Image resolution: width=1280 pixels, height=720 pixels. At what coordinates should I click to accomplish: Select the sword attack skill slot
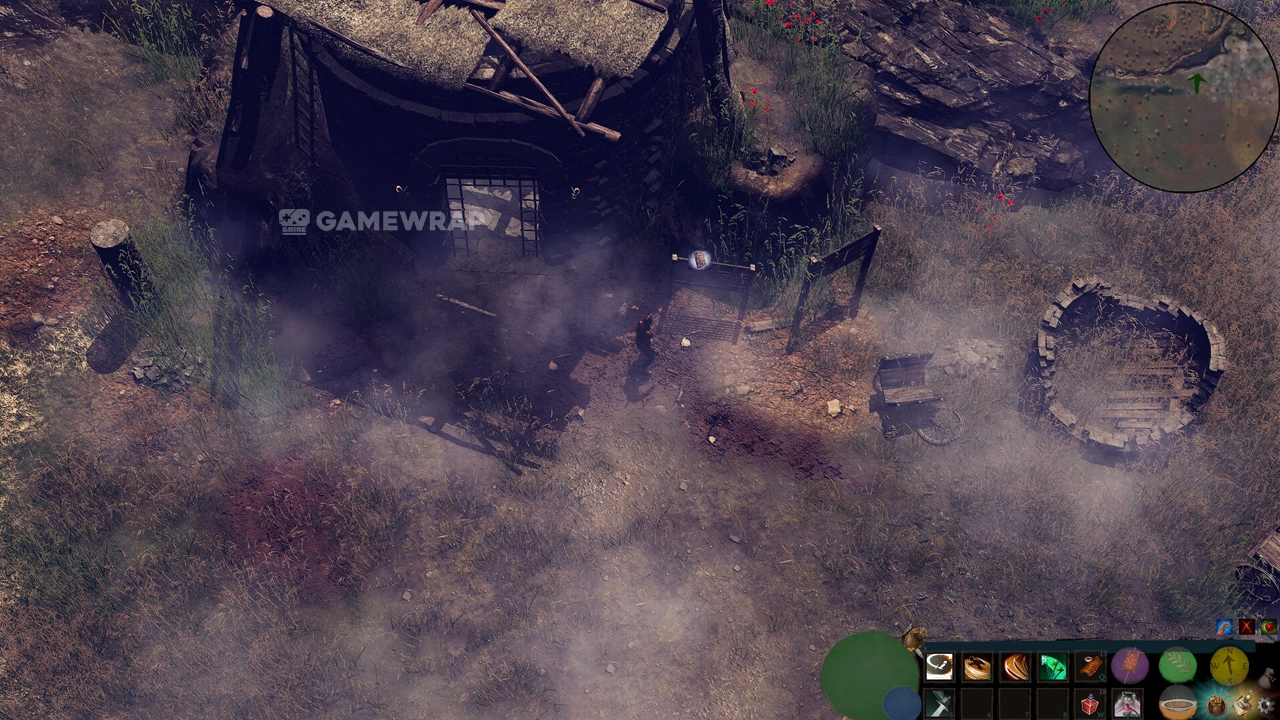click(x=939, y=704)
